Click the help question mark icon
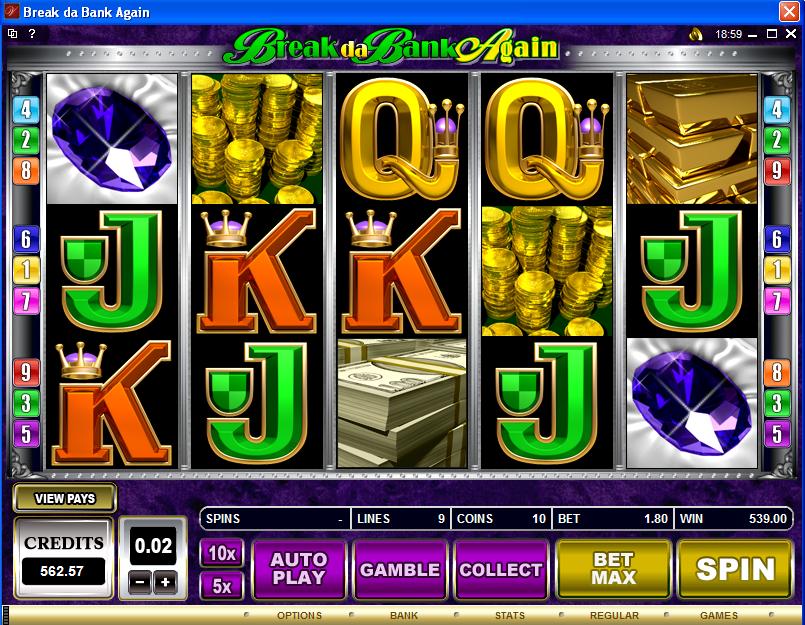 (x=32, y=34)
